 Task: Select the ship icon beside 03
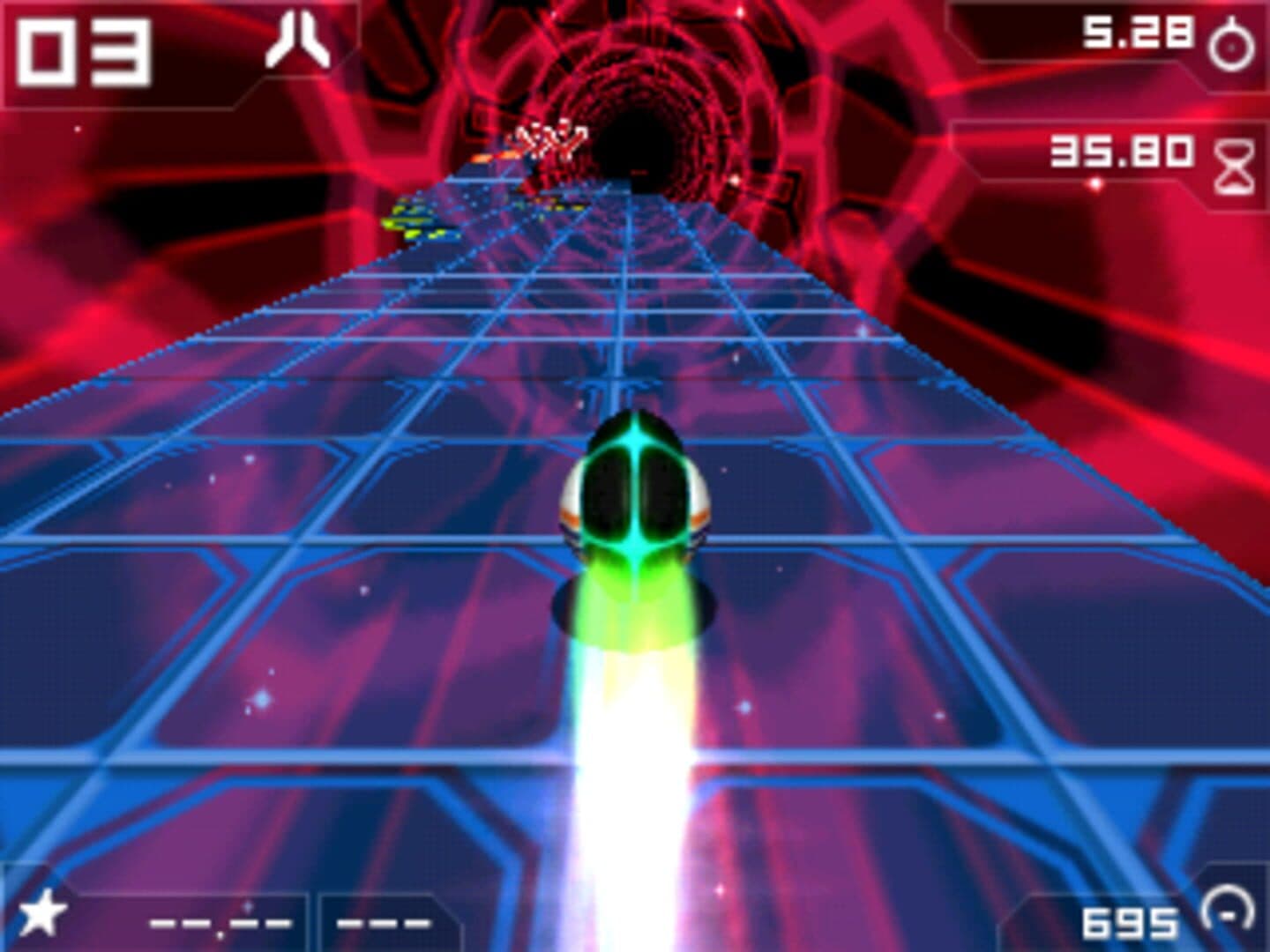298,41
